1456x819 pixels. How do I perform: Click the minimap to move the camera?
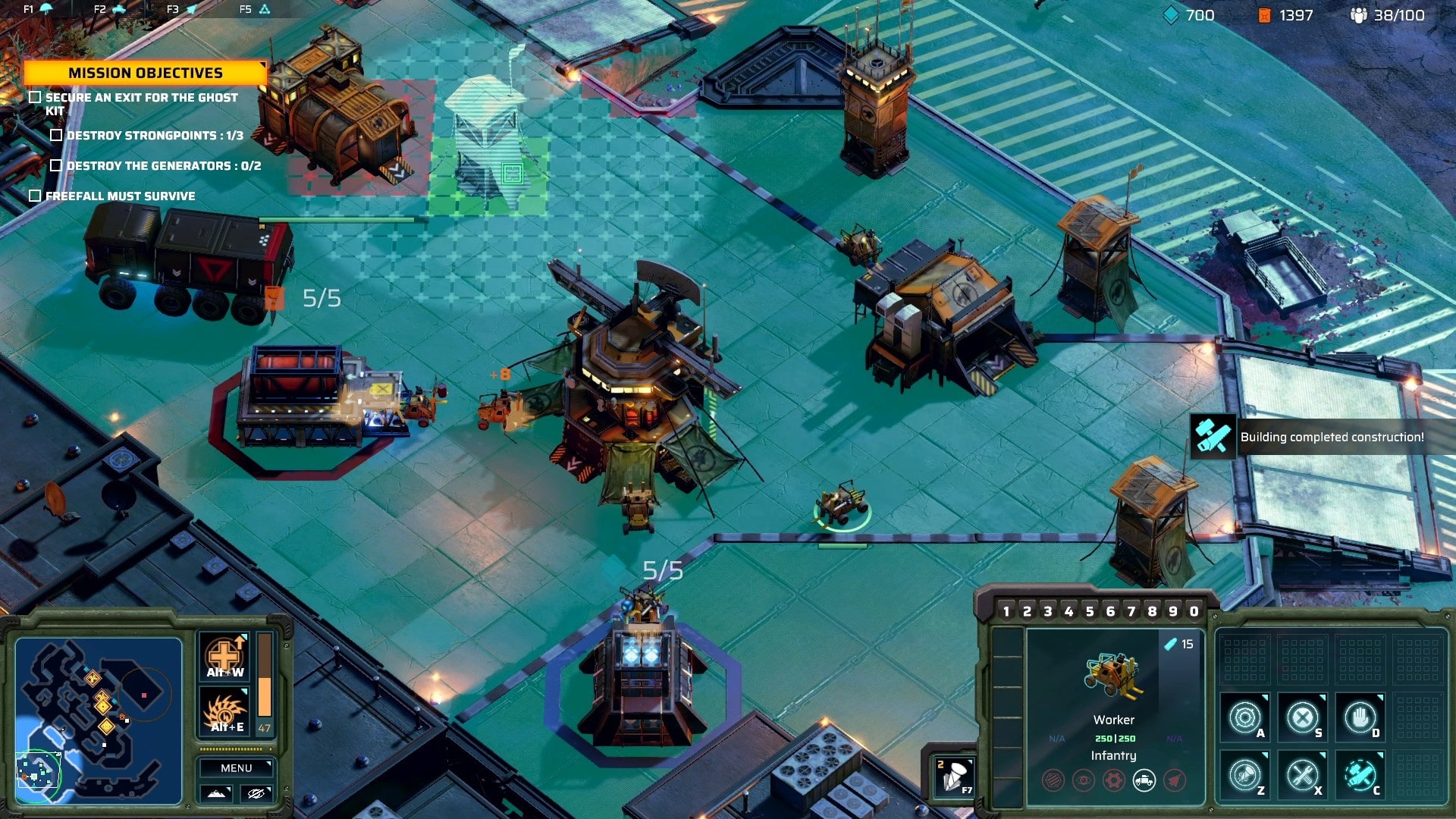99,720
